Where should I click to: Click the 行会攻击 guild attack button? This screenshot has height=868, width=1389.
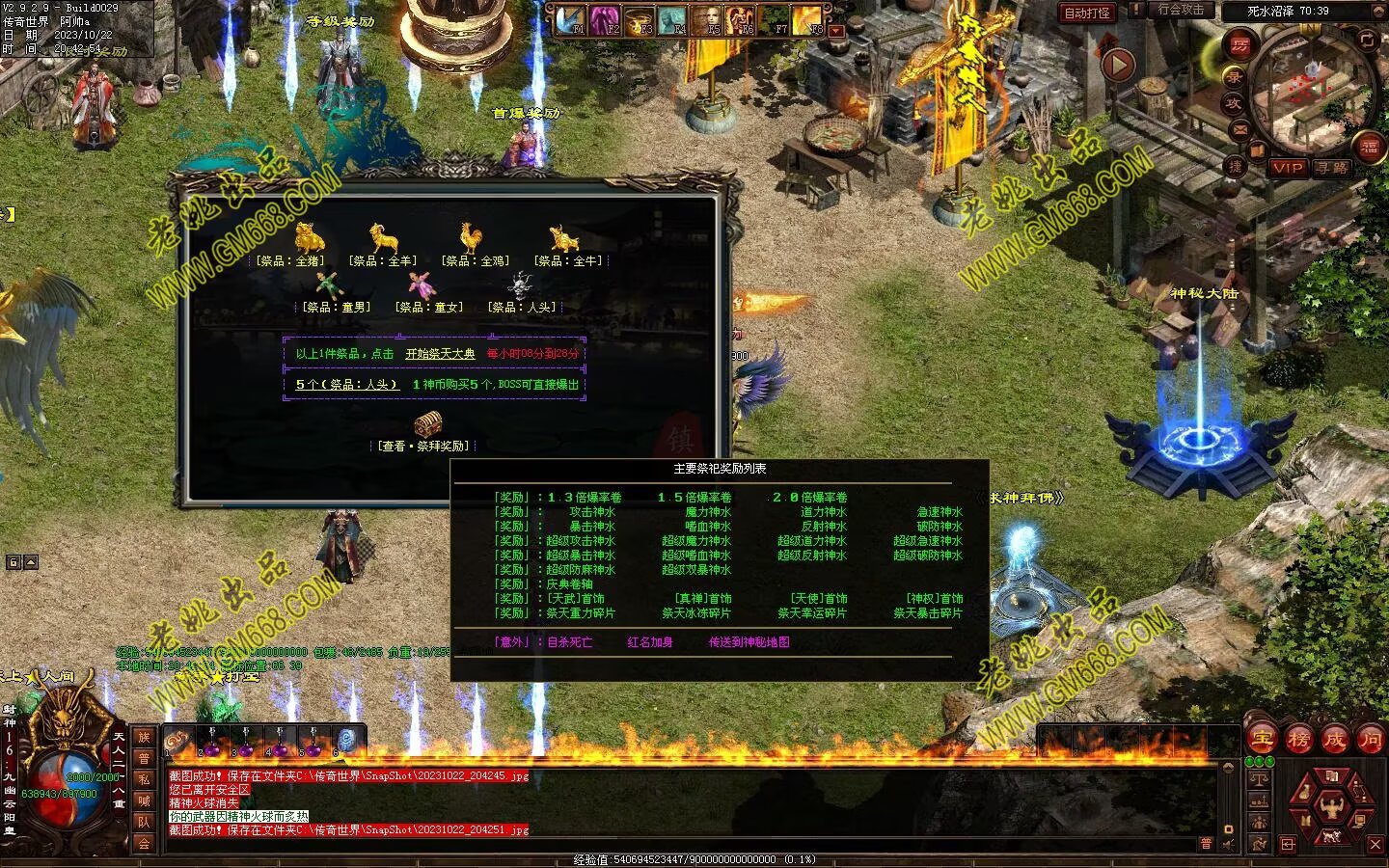pos(1181,10)
